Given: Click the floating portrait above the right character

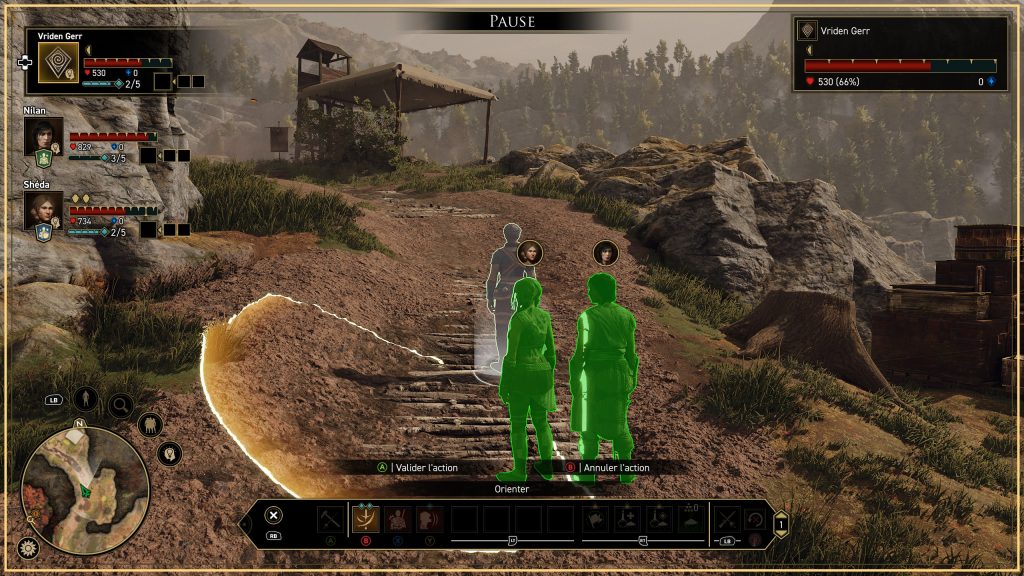Looking at the screenshot, I should 605,252.
